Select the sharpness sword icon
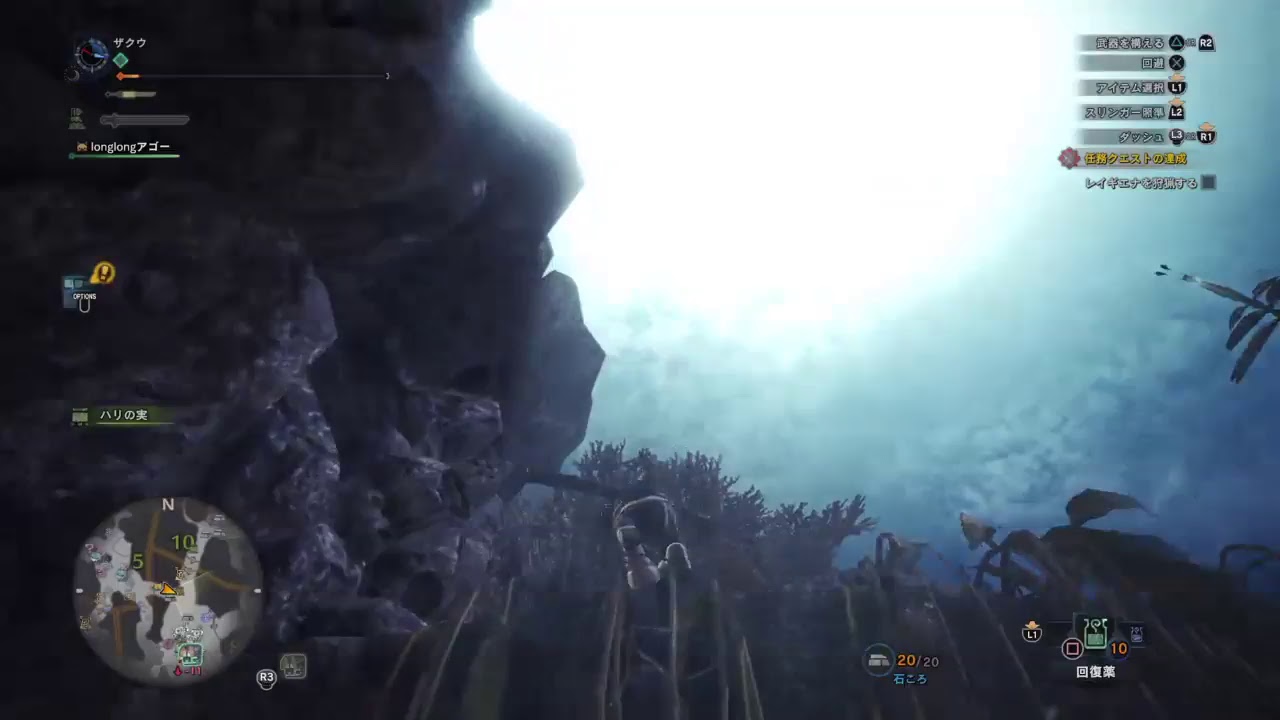 pyautogui.click(x=128, y=93)
